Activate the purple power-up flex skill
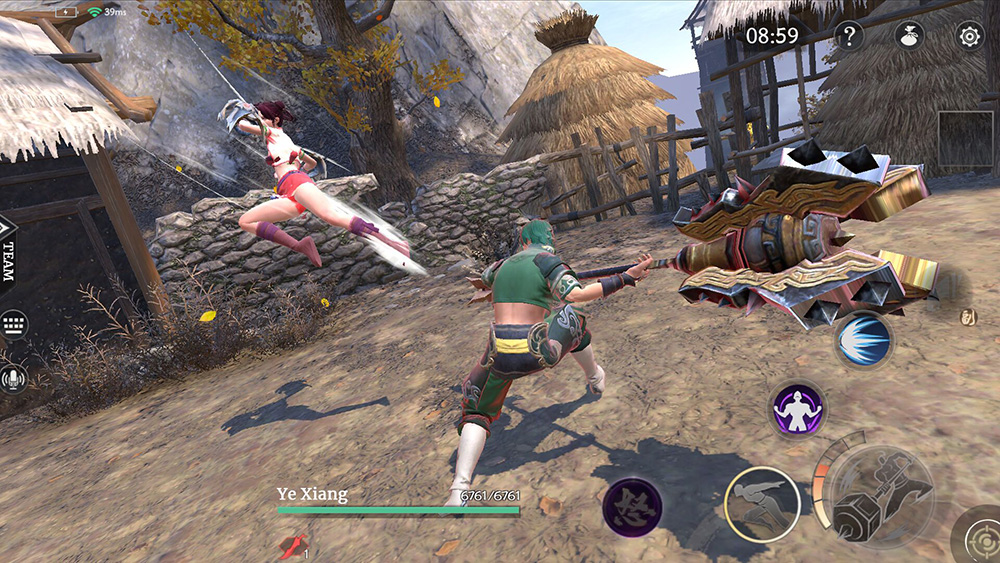The width and height of the screenshot is (1000, 563). 797,409
